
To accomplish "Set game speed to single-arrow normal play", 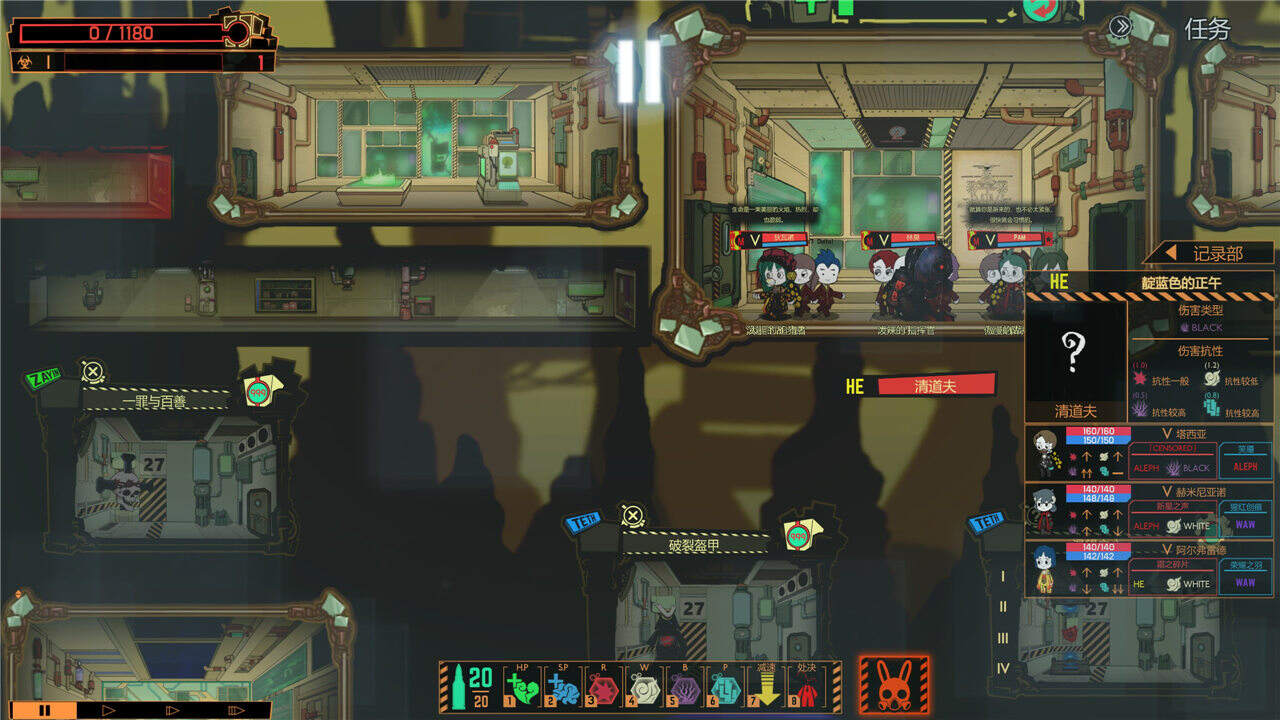I will 110,710.
